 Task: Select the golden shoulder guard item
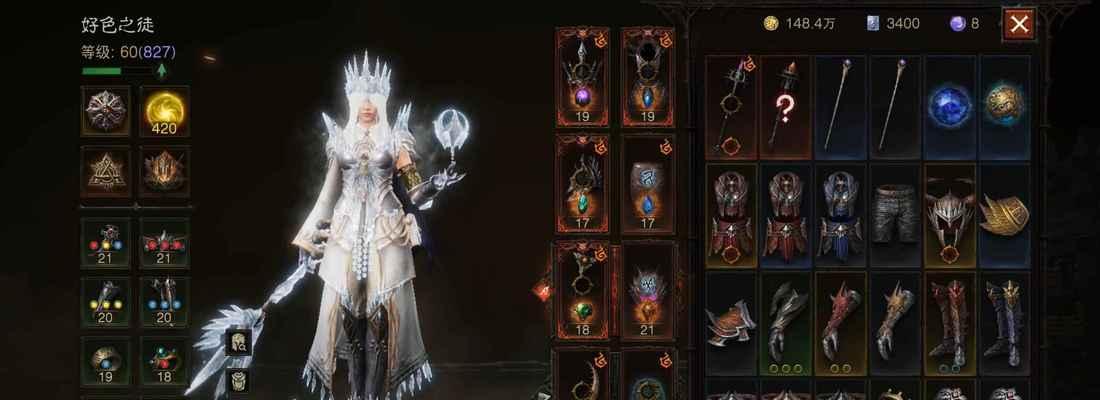[x=1003, y=214]
